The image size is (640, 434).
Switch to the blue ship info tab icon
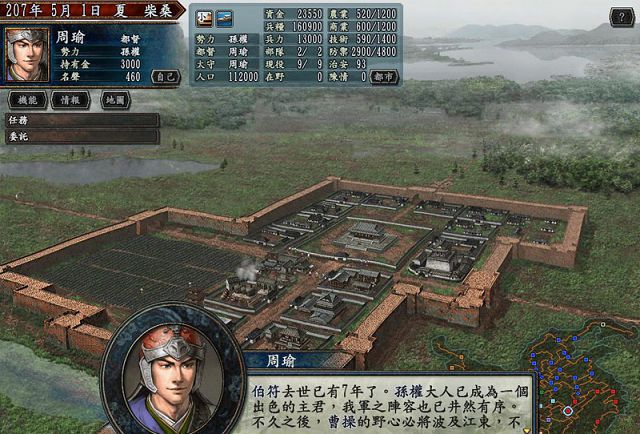(223, 17)
